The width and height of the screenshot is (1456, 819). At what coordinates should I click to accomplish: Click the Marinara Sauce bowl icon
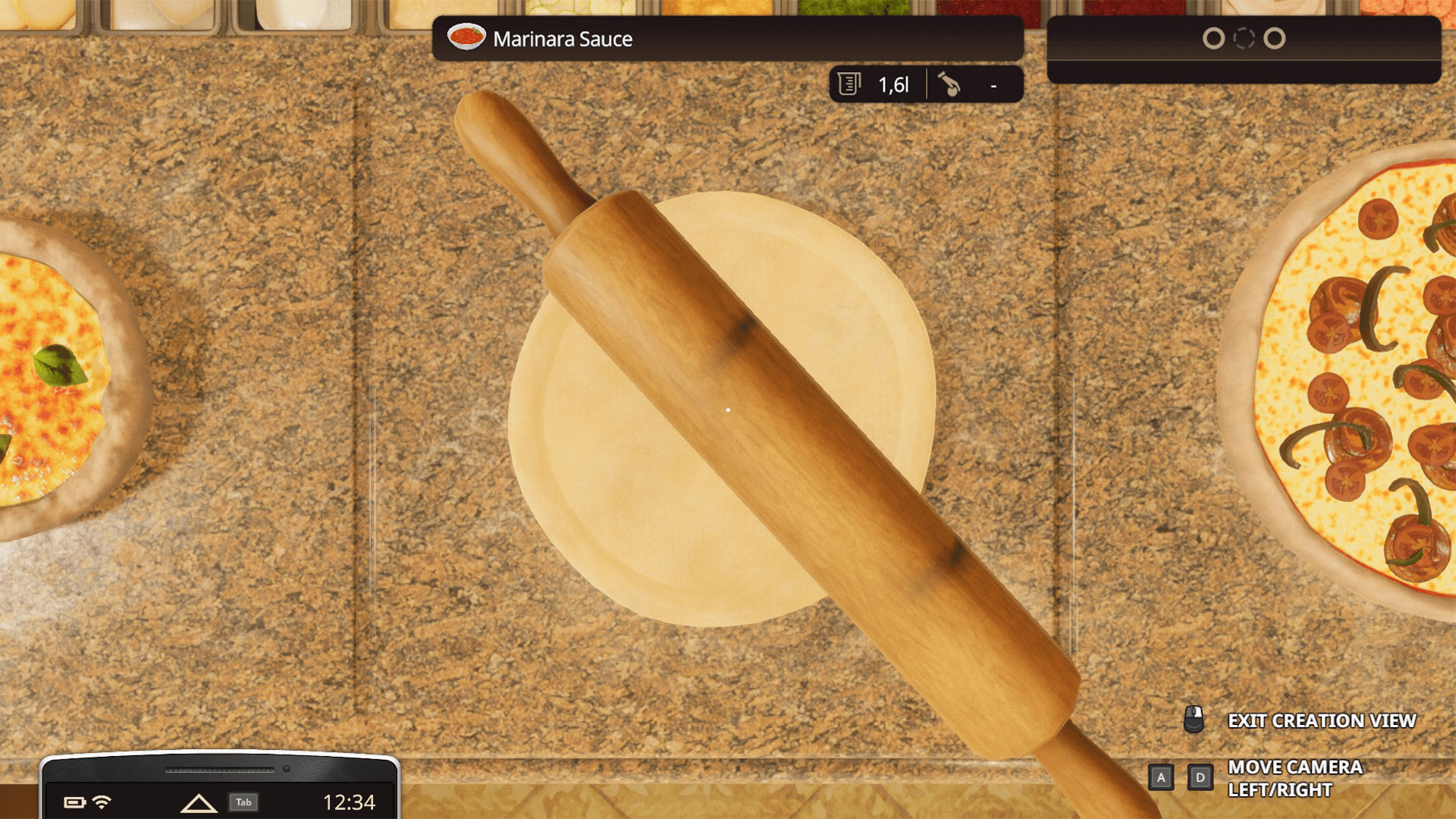point(466,38)
